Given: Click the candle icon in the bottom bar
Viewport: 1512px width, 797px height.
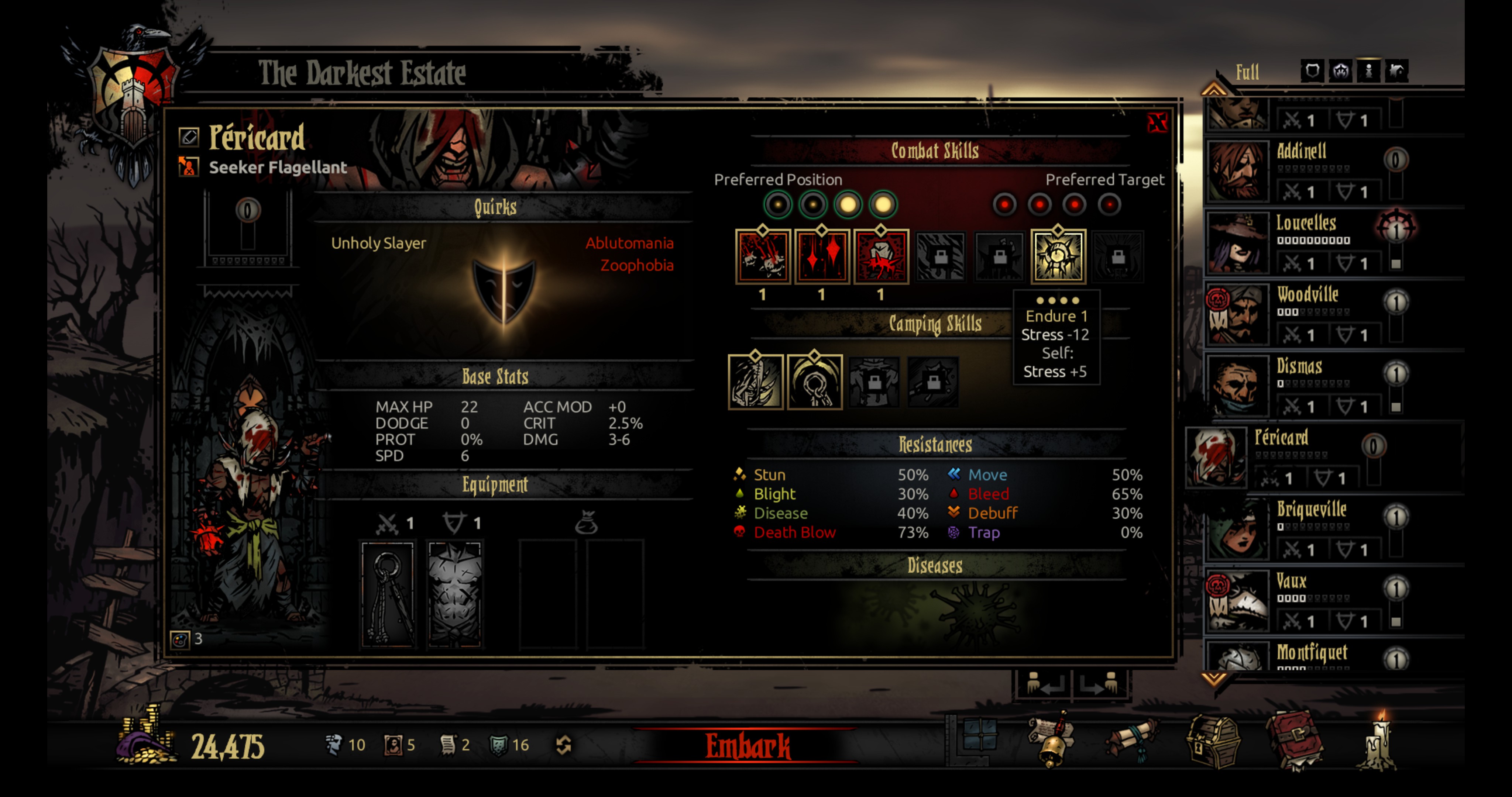Looking at the screenshot, I should click(x=1377, y=742).
